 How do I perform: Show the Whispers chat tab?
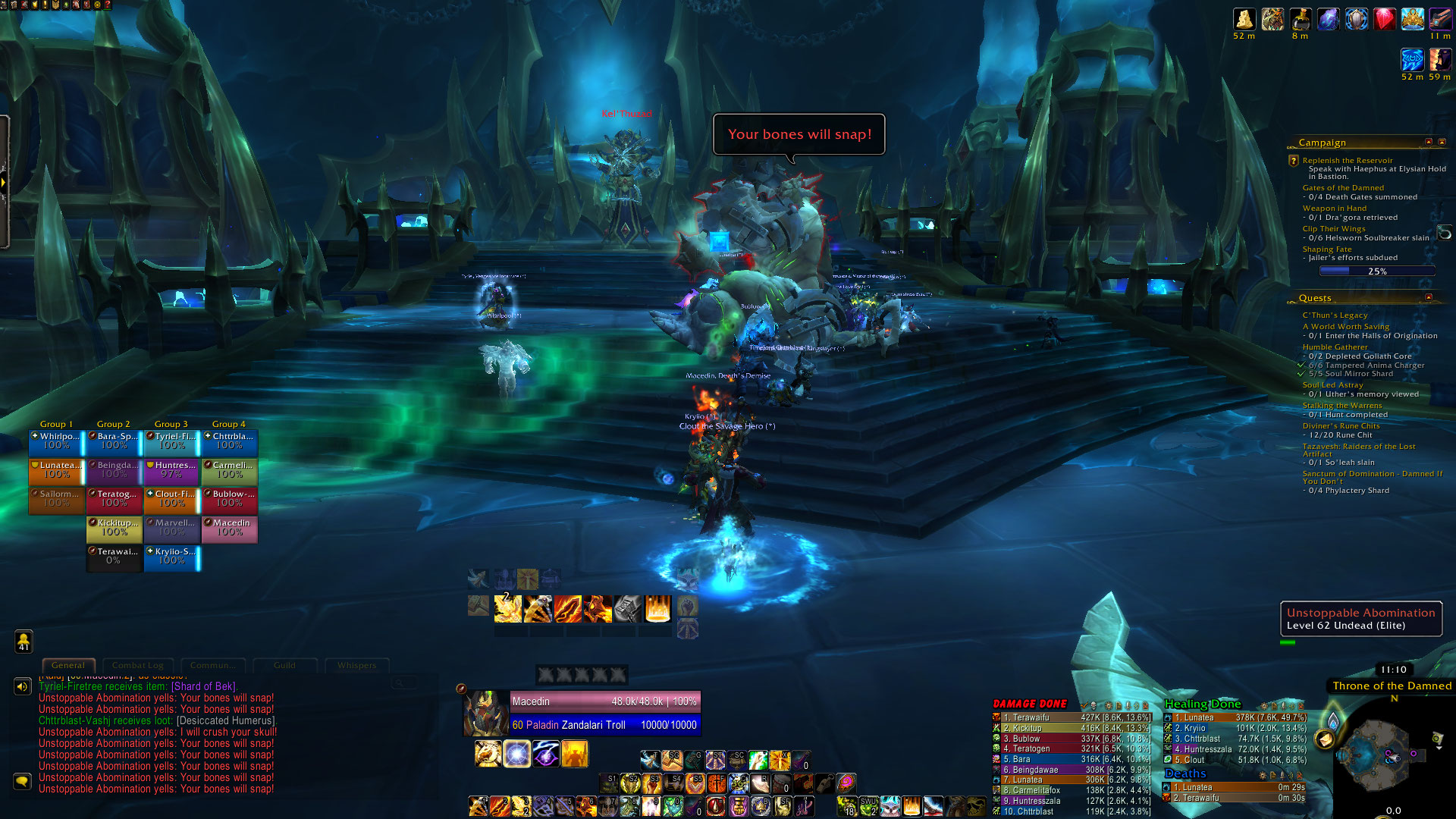(x=356, y=665)
